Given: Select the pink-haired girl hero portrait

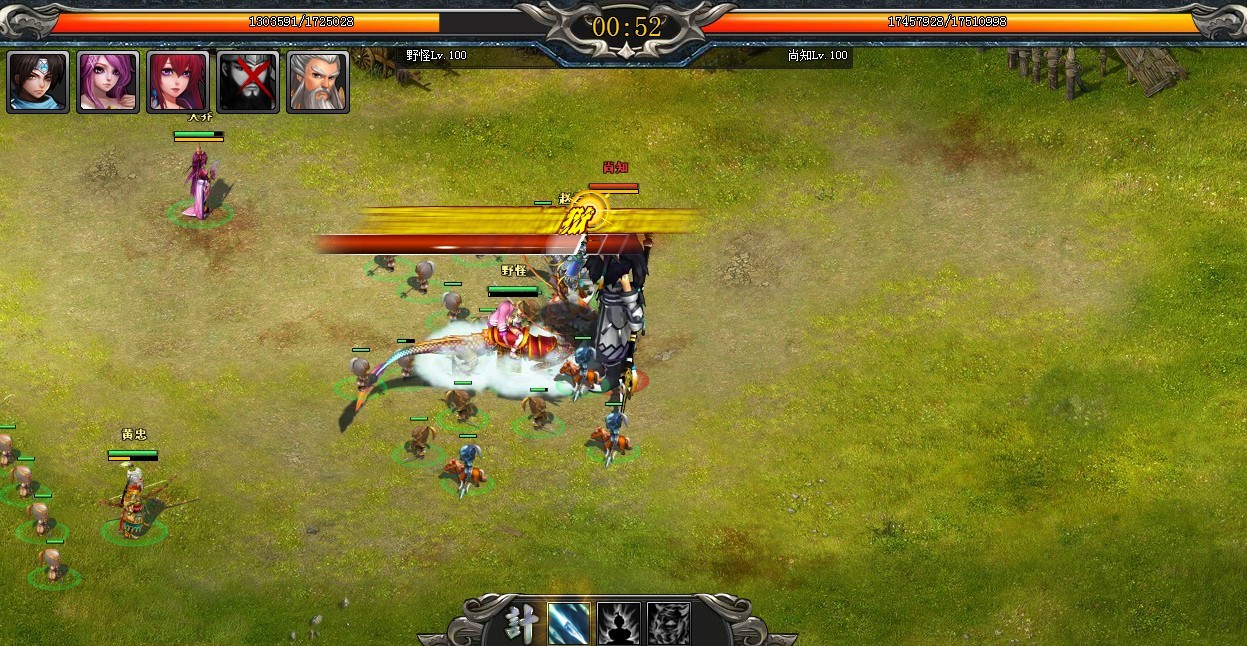Looking at the screenshot, I should (x=108, y=82).
